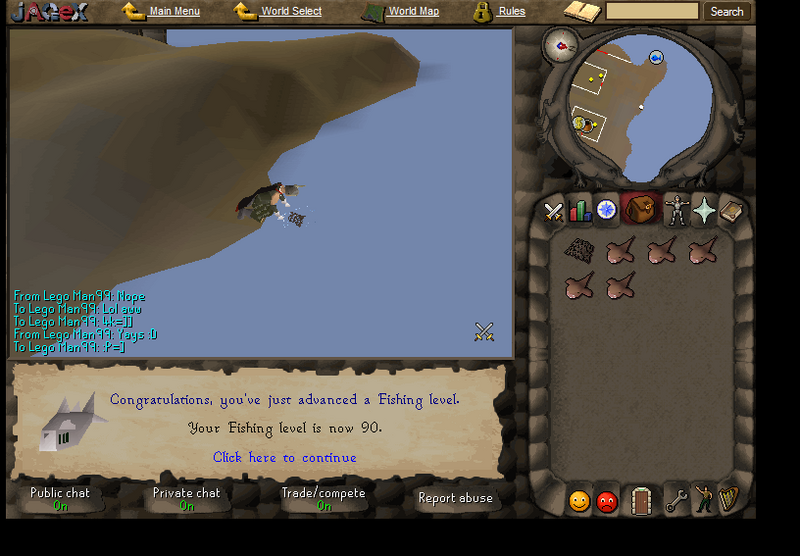800x556 pixels.
Task: Toggle the Public chat filter
Action: [x=60, y=498]
